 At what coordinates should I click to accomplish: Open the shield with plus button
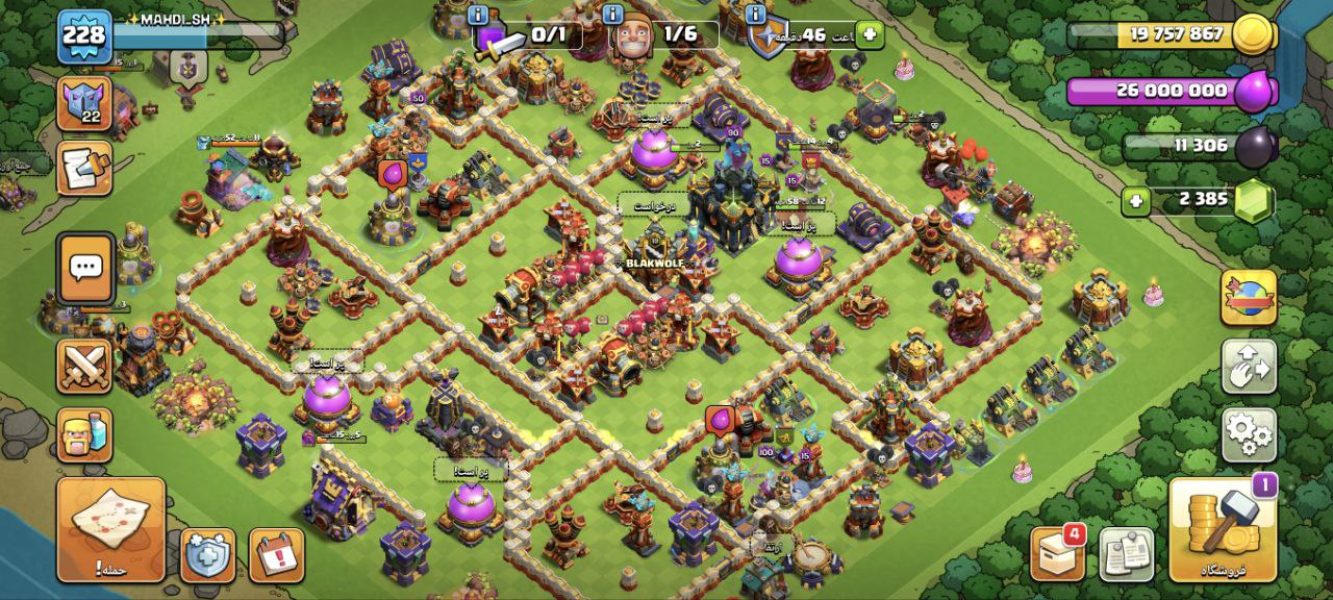pos(207,555)
